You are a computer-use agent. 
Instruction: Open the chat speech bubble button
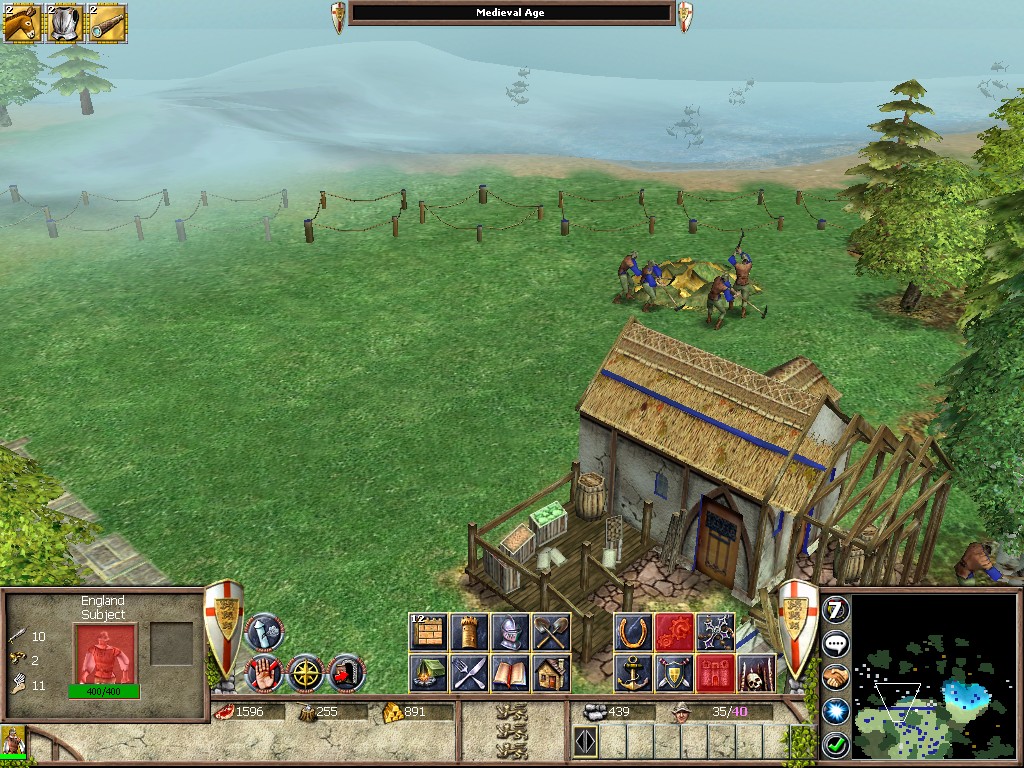[x=835, y=643]
